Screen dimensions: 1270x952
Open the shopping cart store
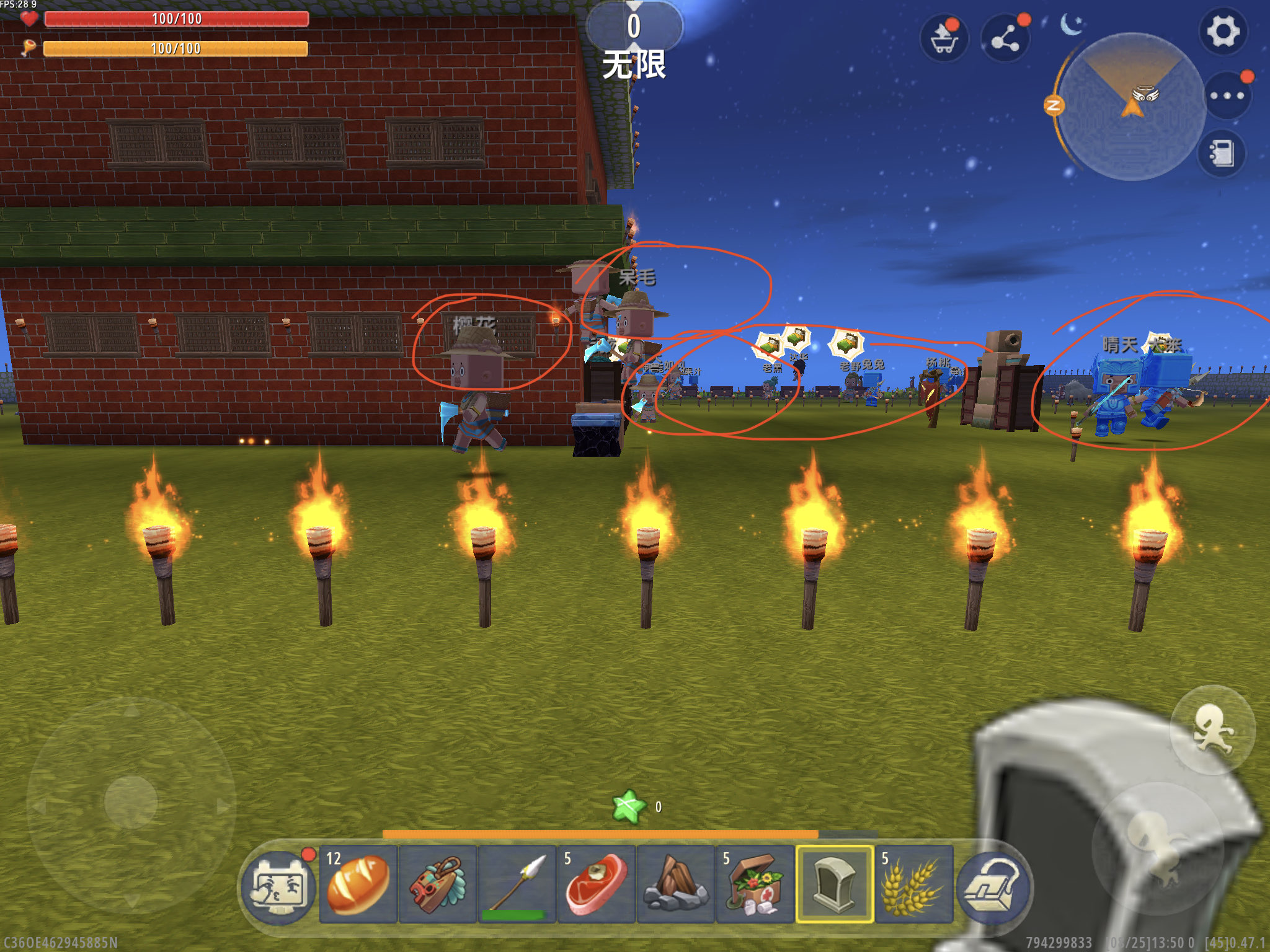coord(944,38)
